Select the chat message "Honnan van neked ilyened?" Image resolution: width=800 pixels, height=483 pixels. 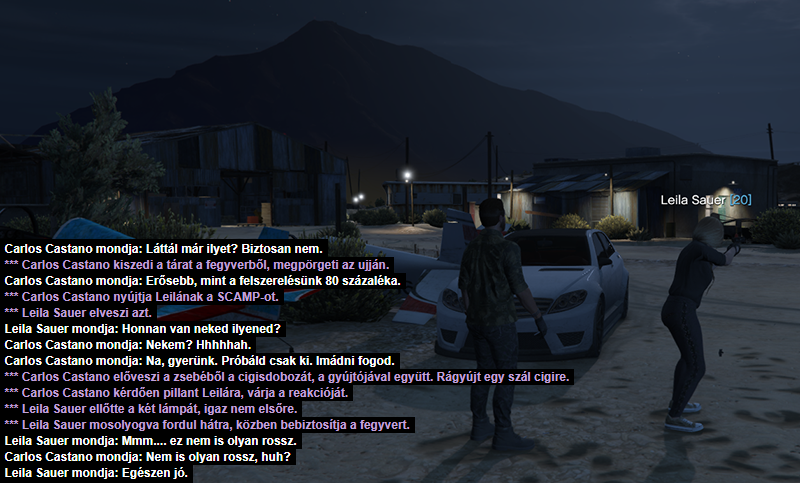(142, 329)
